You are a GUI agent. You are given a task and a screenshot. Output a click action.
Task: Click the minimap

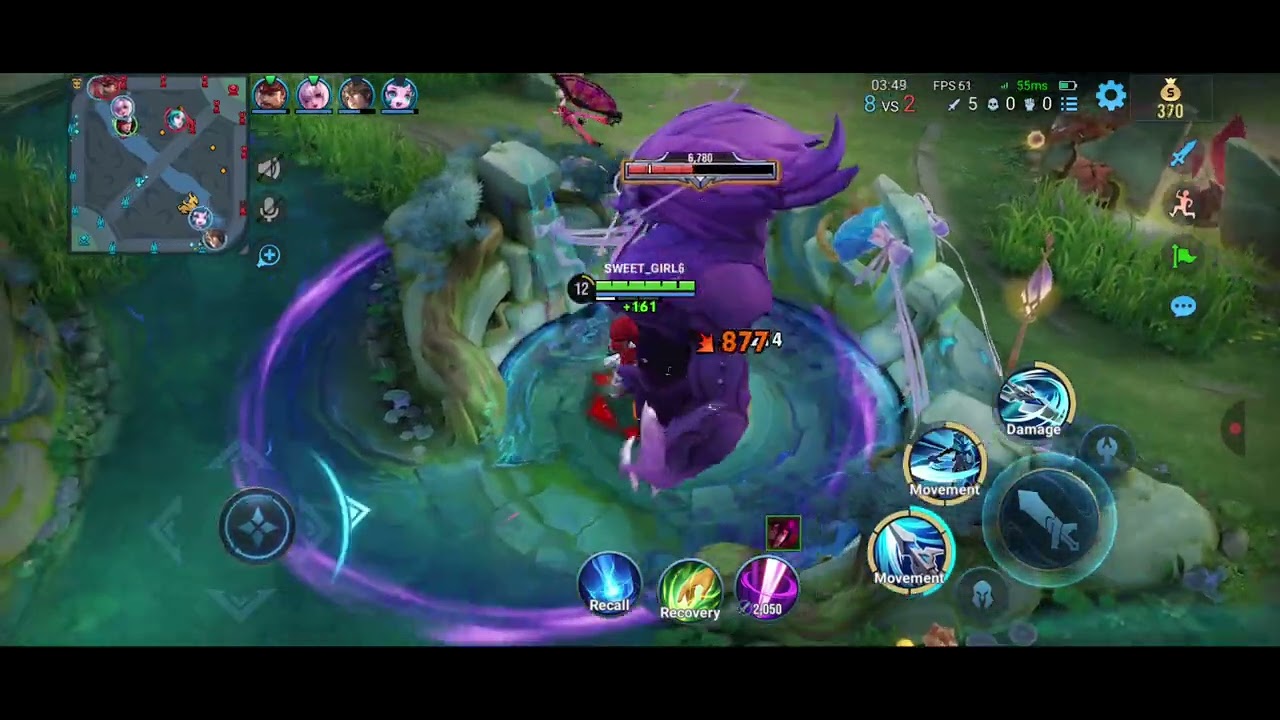pyautogui.click(x=158, y=164)
